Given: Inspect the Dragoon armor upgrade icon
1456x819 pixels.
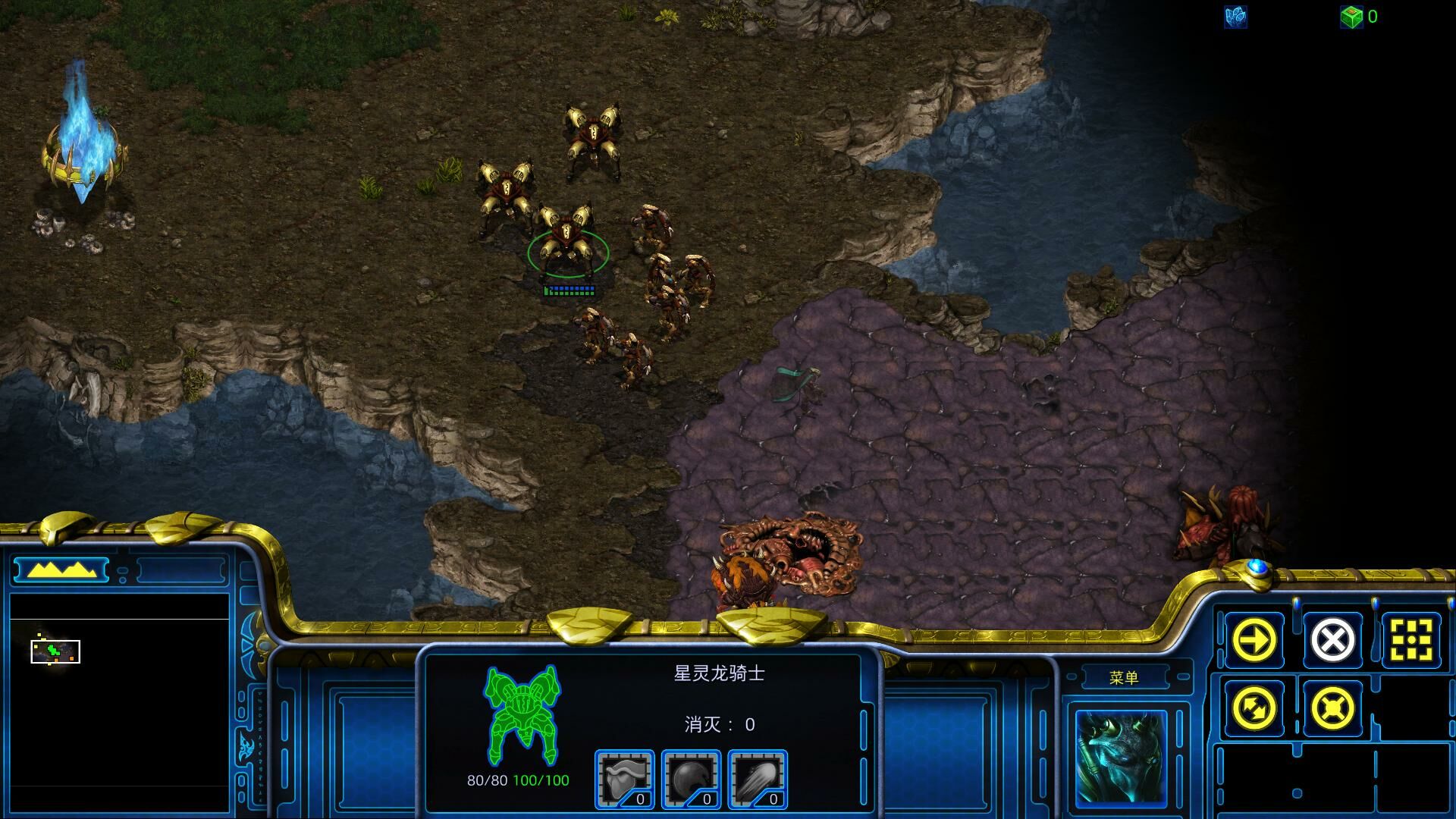Looking at the screenshot, I should [624, 780].
